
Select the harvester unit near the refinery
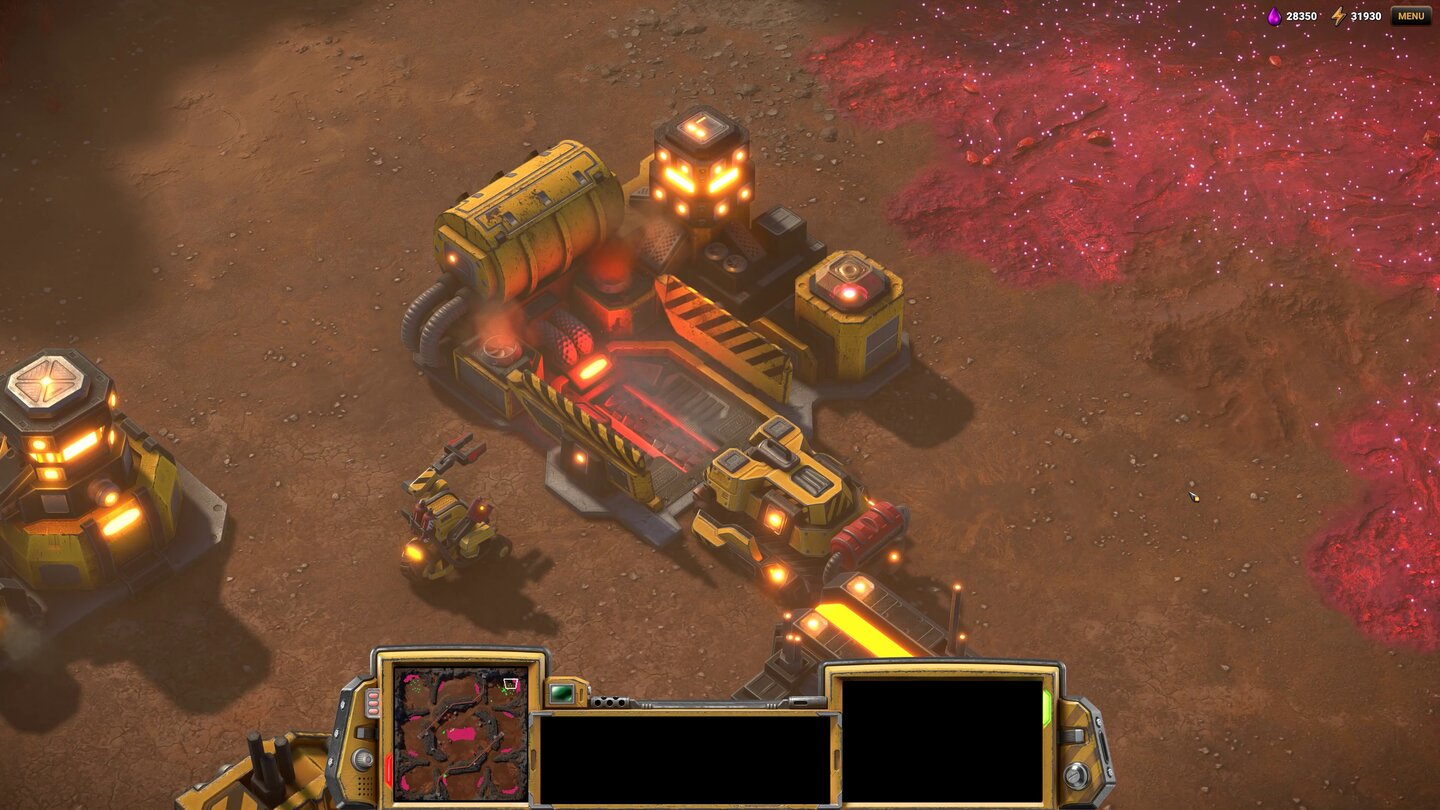[x=450, y=520]
